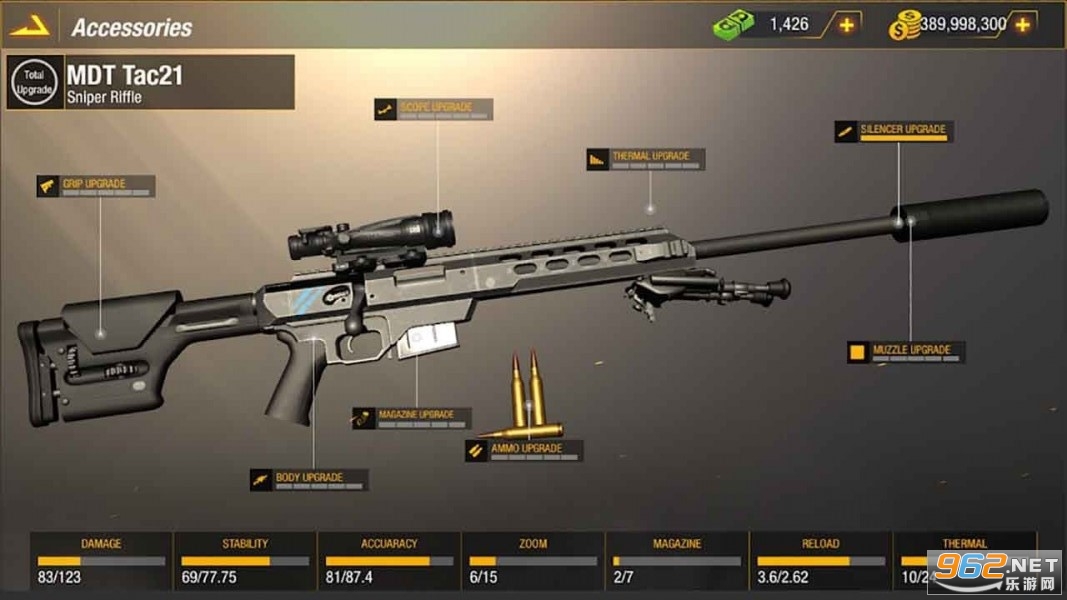Open the Body Upgrade option
1067x600 pixels.
pyautogui.click(x=308, y=480)
